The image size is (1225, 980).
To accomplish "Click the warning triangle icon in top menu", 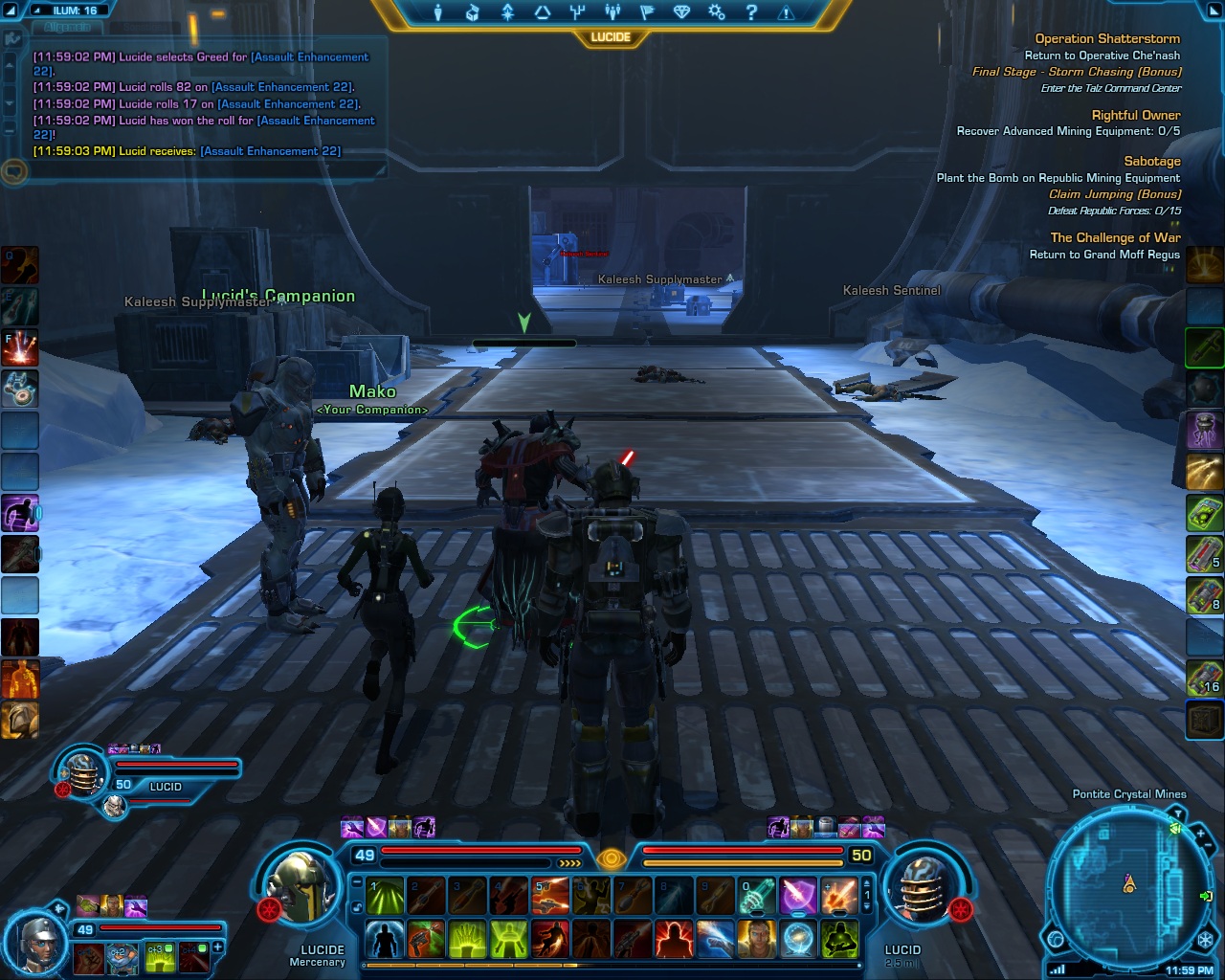I will 786,12.
